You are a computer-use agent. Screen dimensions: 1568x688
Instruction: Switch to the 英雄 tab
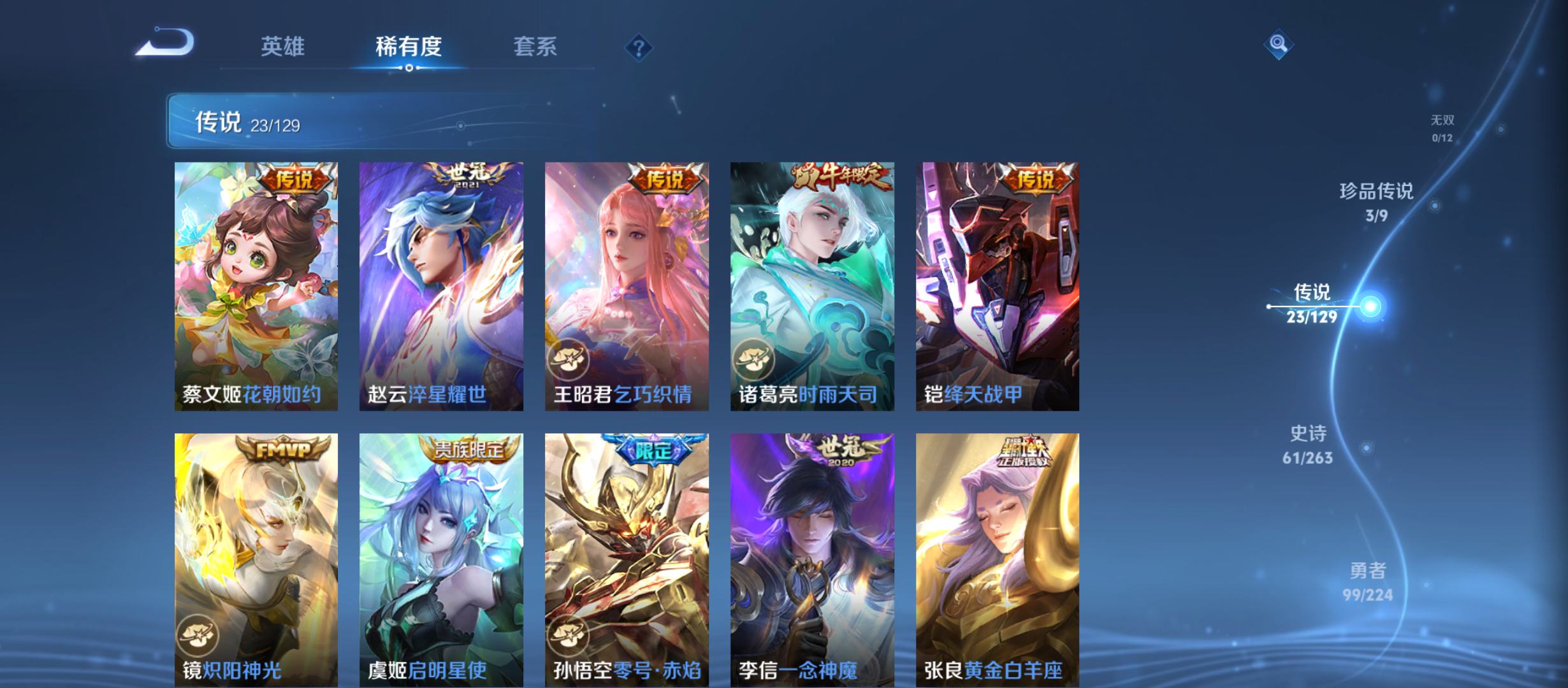click(282, 47)
